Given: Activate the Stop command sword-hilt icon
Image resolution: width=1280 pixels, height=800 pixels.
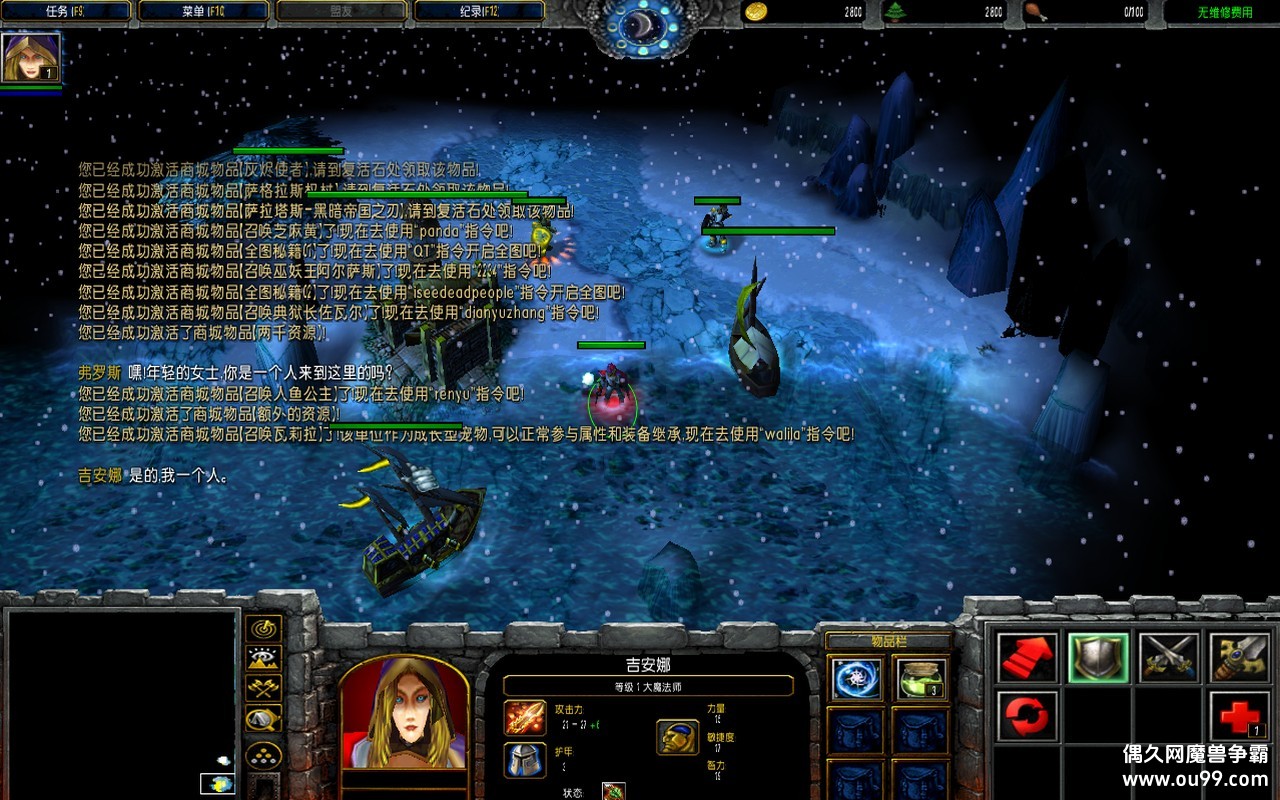Looking at the screenshot, I should coord(1240,658).
